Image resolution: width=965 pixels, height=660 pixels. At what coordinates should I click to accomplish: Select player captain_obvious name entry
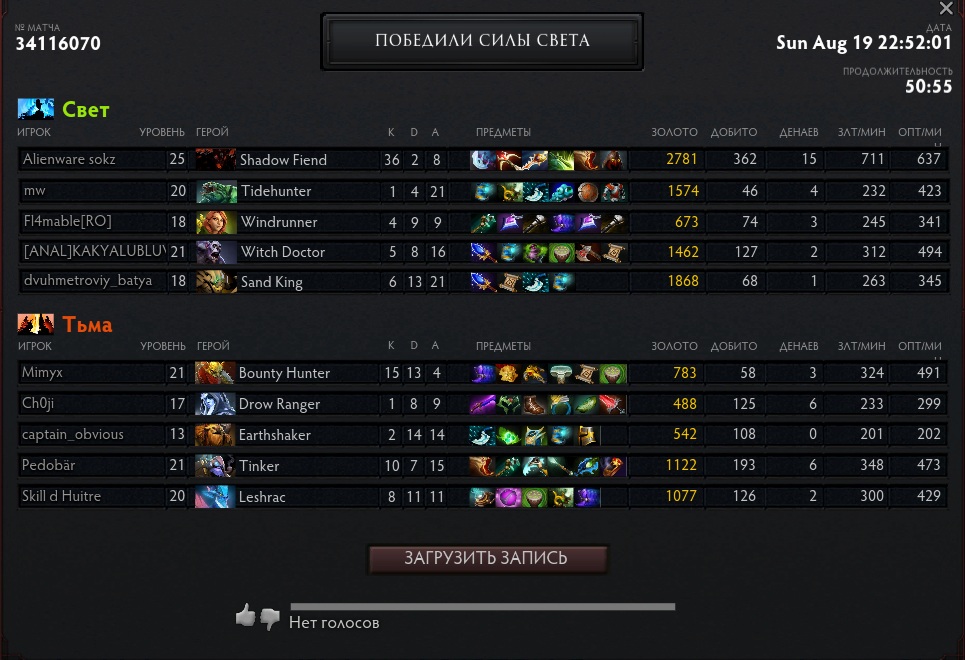(73, 435)
